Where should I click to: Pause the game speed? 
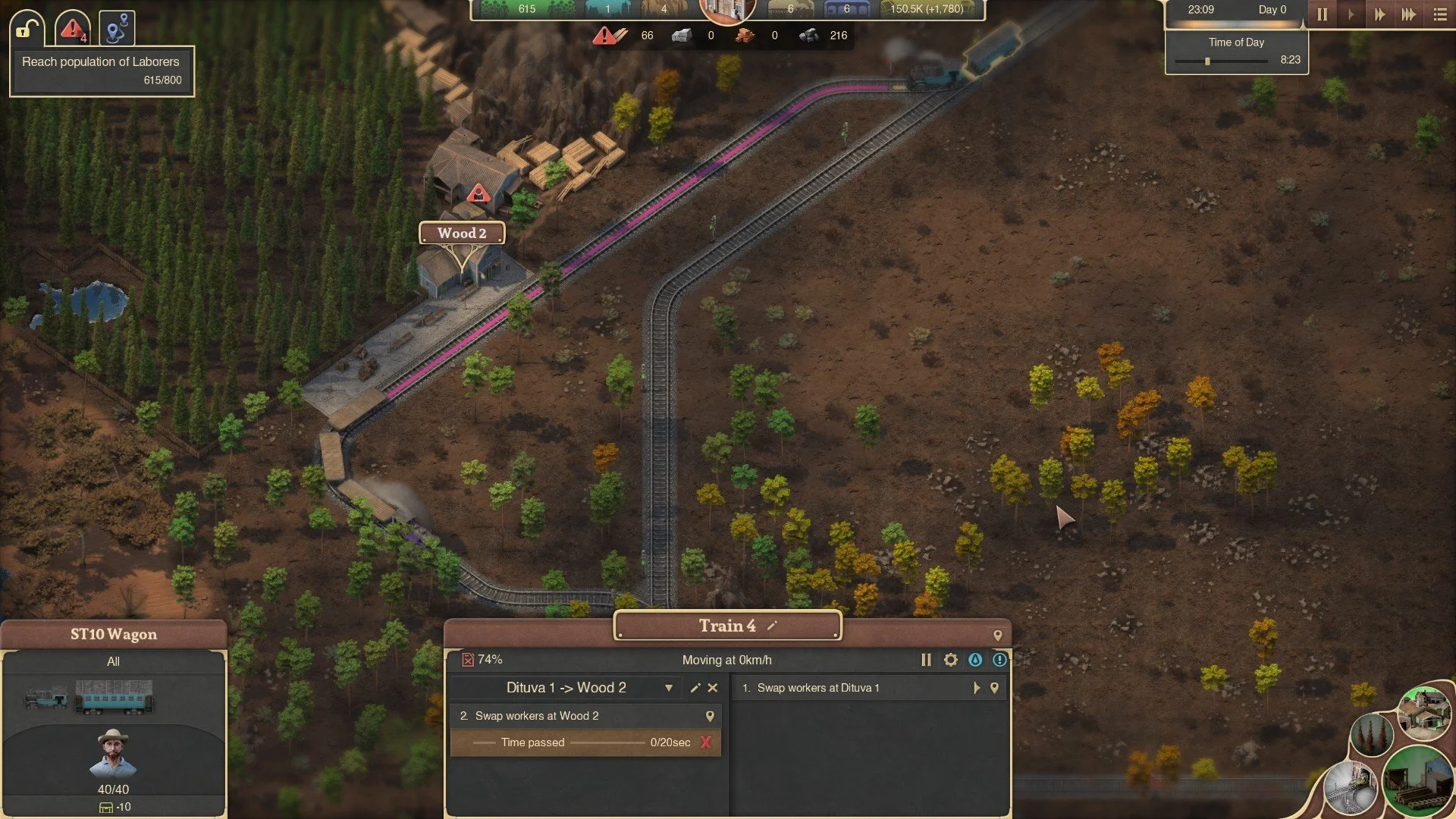click(x=1322, y=14)
